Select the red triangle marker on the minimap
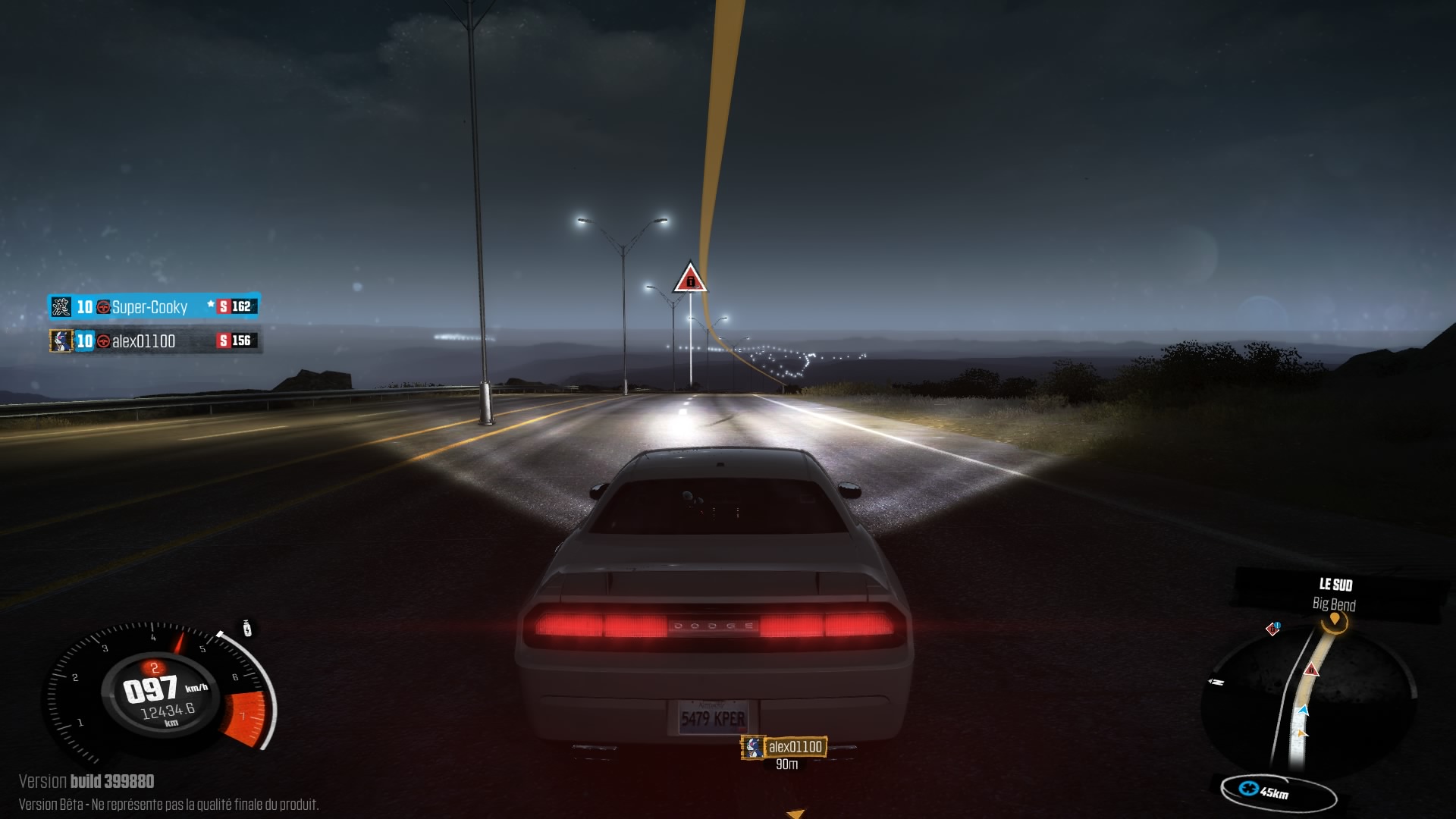The height and width of the screenshot is (819, 1456). point(1311,670)
